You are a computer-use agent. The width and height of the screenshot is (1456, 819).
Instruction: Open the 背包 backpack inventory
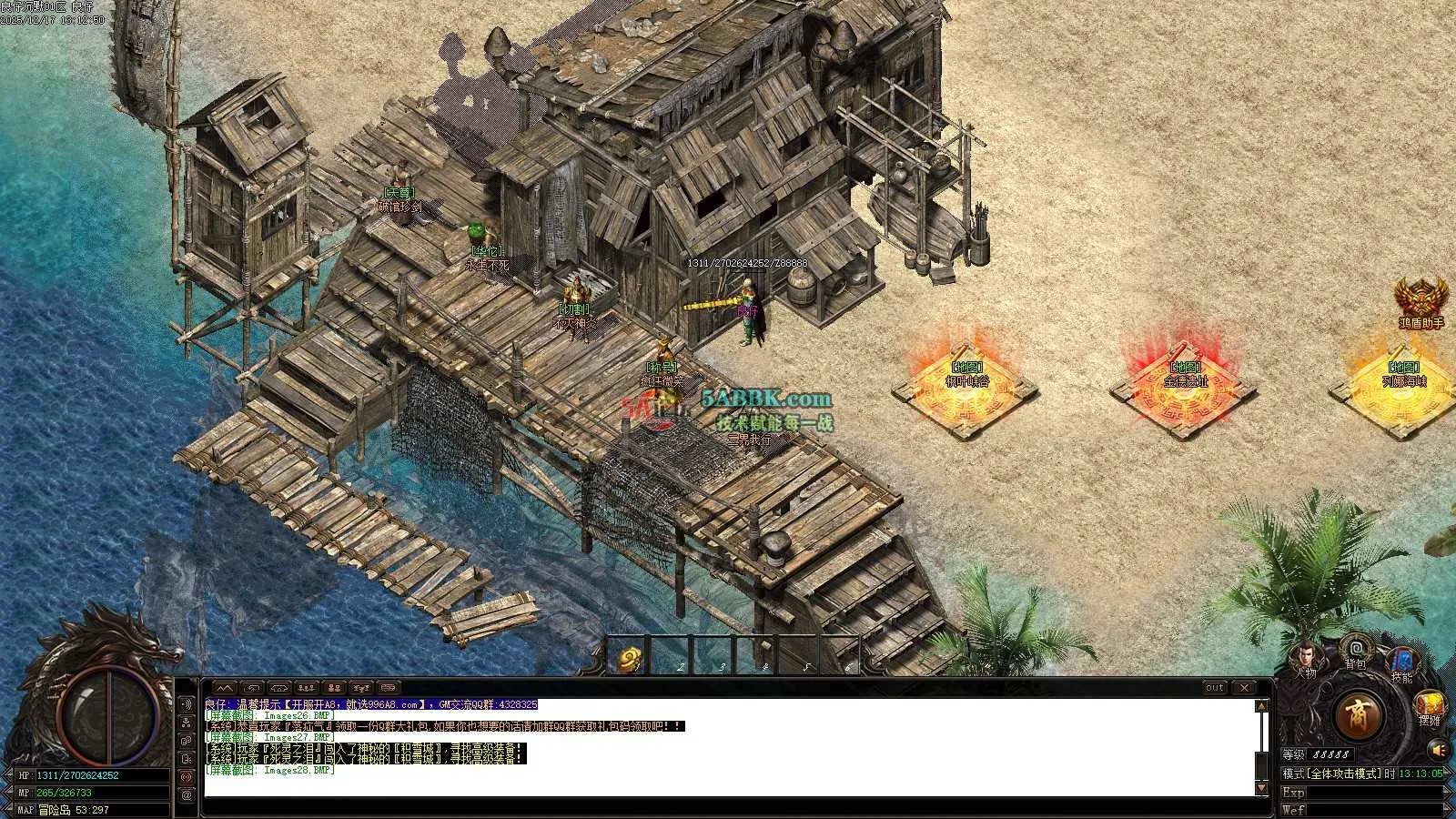(x=1356, y=648)
